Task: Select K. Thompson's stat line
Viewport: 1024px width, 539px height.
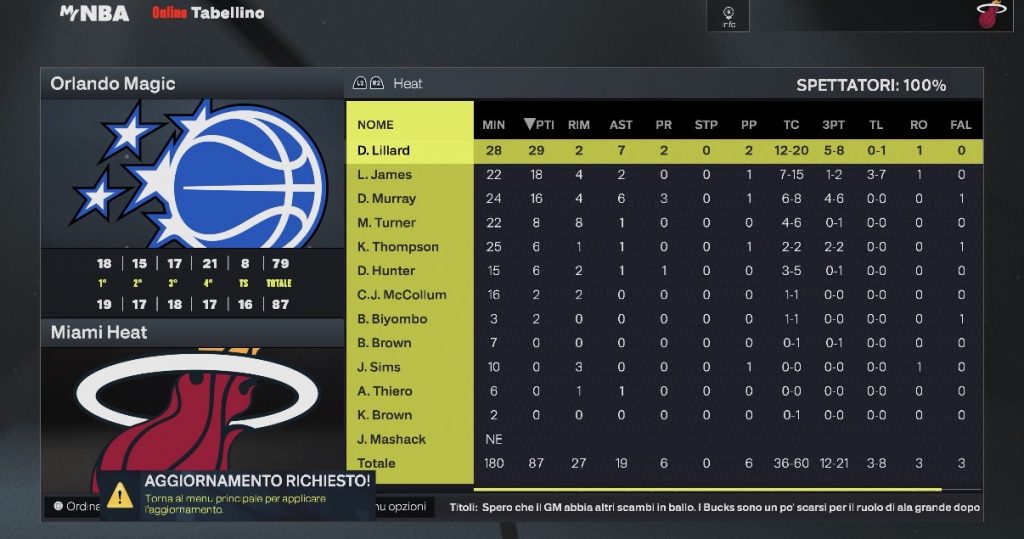Action: click(x=398, y=247)
